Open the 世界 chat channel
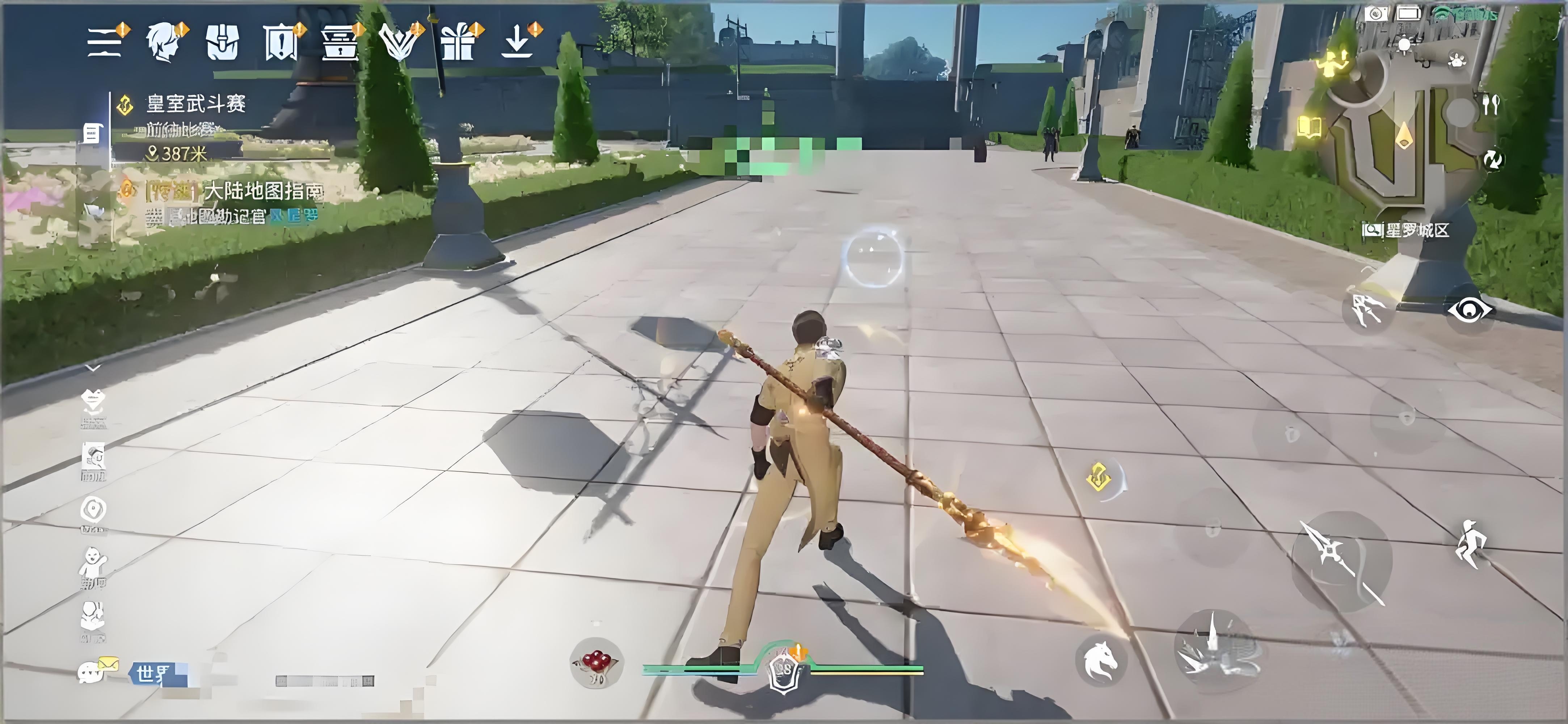 [x=152, y=673]
